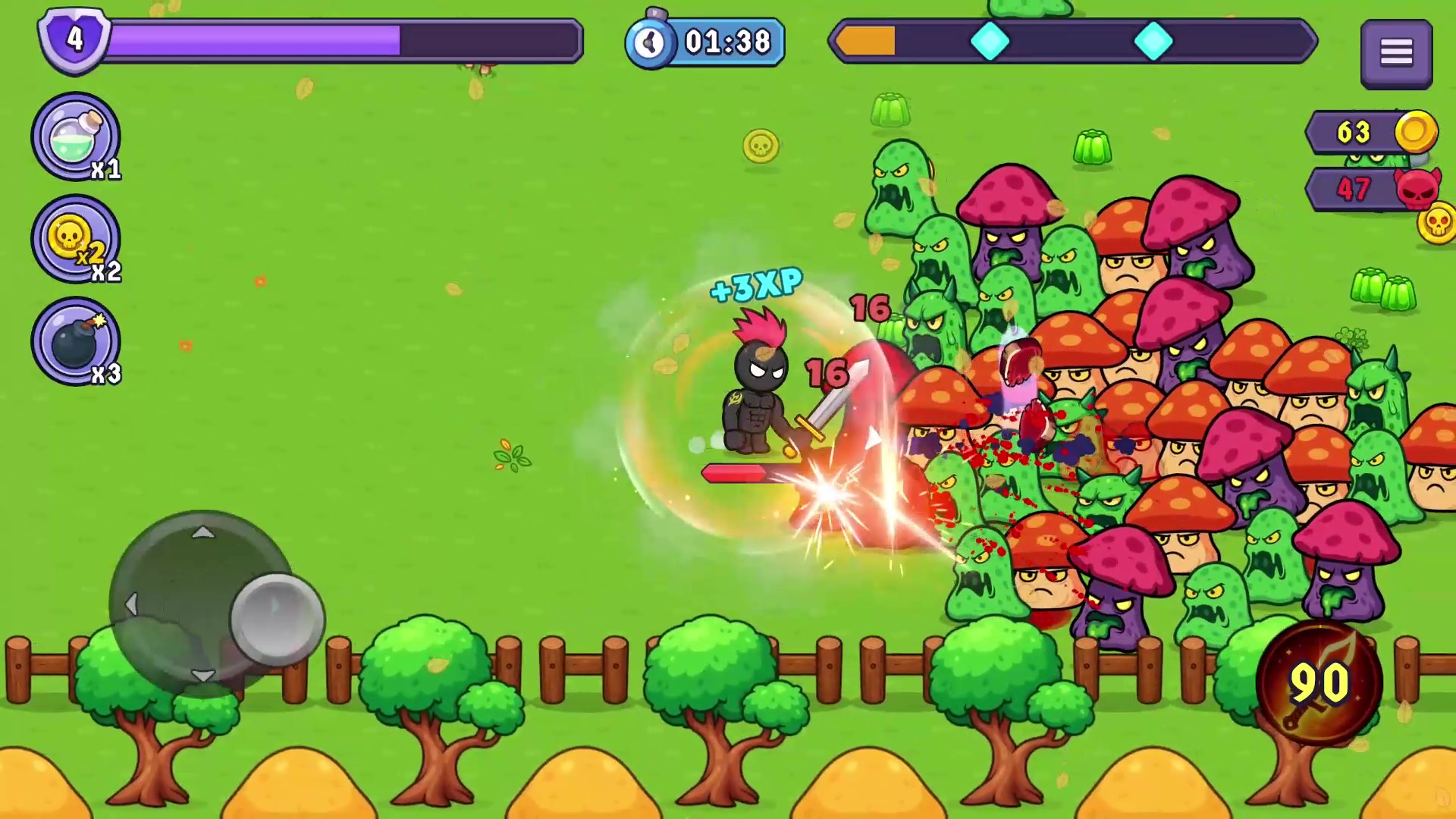Tap the second diamond checkpoint marker

pyautogui.click(x=1154, y=42)
